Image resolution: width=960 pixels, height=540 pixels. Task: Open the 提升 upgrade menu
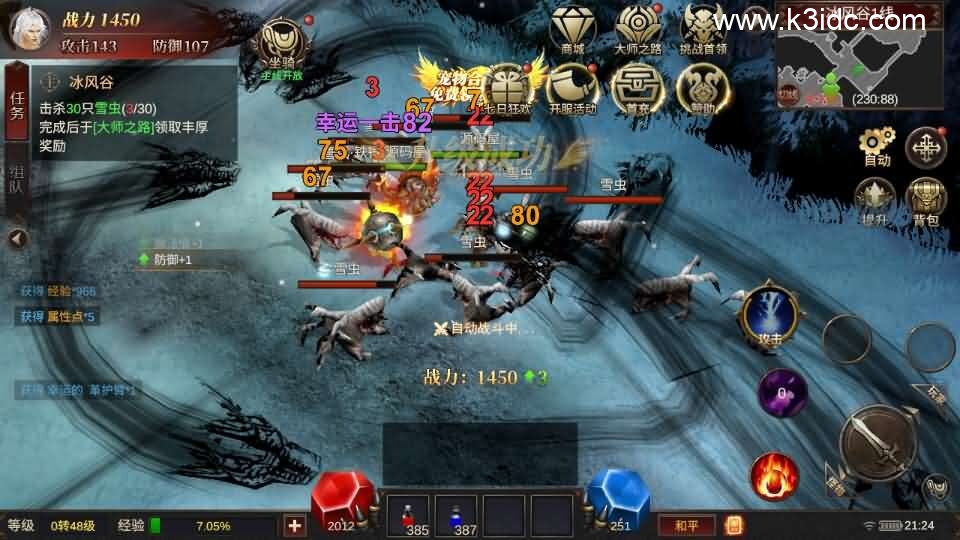tap(874, 199)
